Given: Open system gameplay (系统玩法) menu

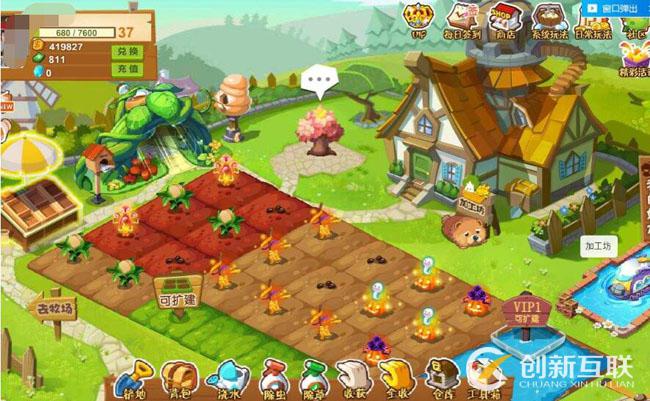Looking at the screenshot, I should tap(547, 18).
